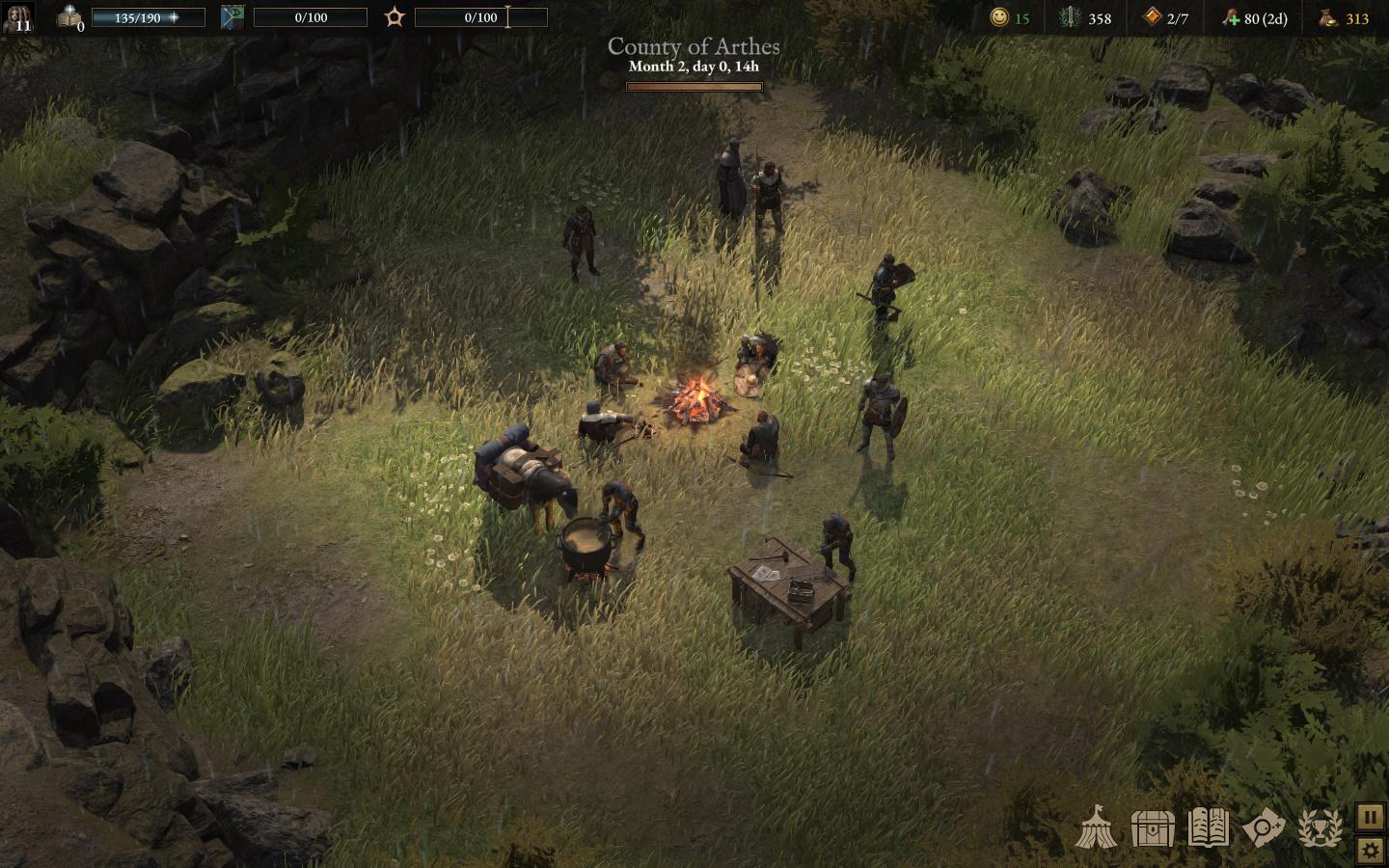Open settings with the gear button
Viewport: 1389px width, 868px height.
(1371, 851)
